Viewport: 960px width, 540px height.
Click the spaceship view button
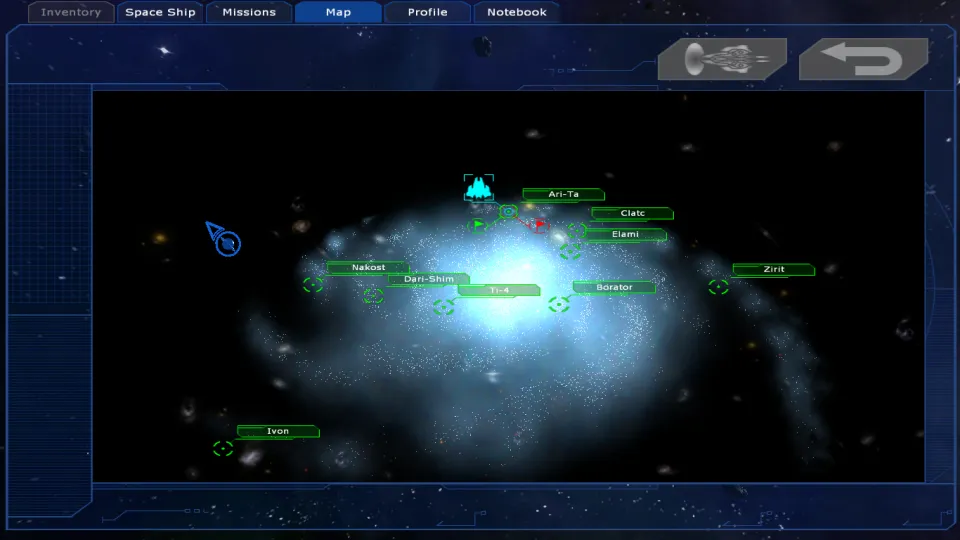[722, 59]
